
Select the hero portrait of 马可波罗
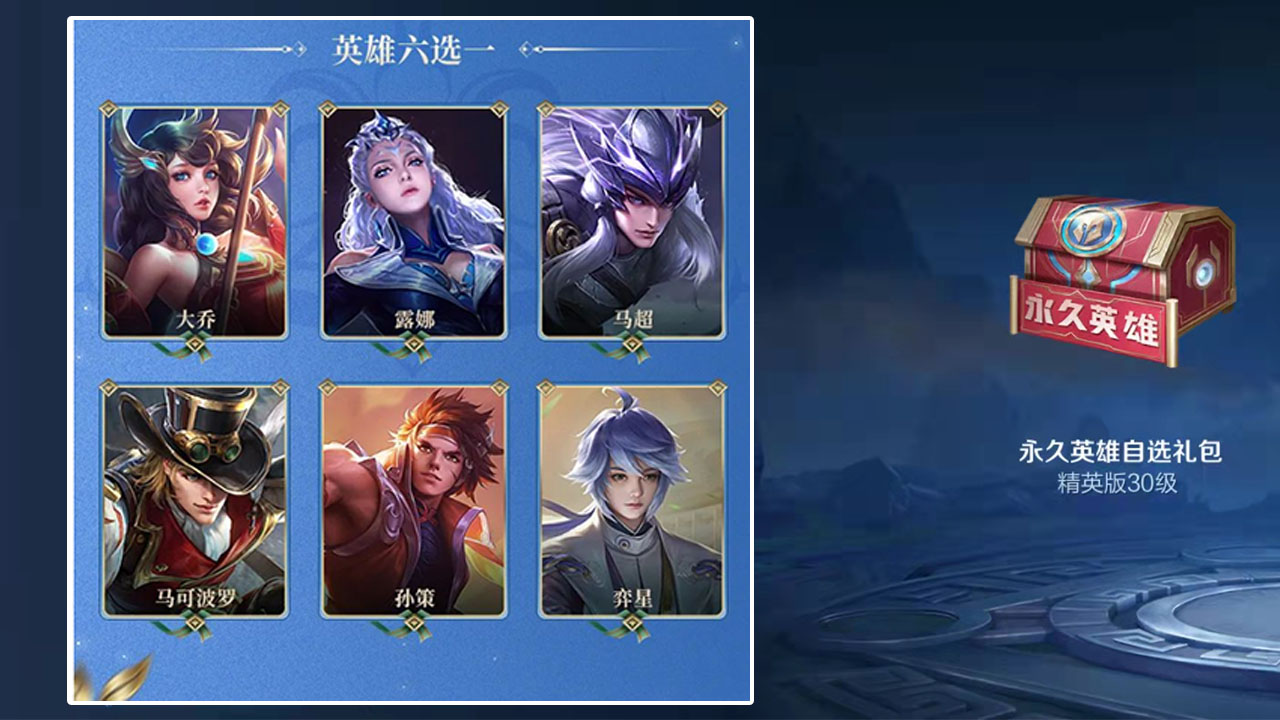(195, 500)
